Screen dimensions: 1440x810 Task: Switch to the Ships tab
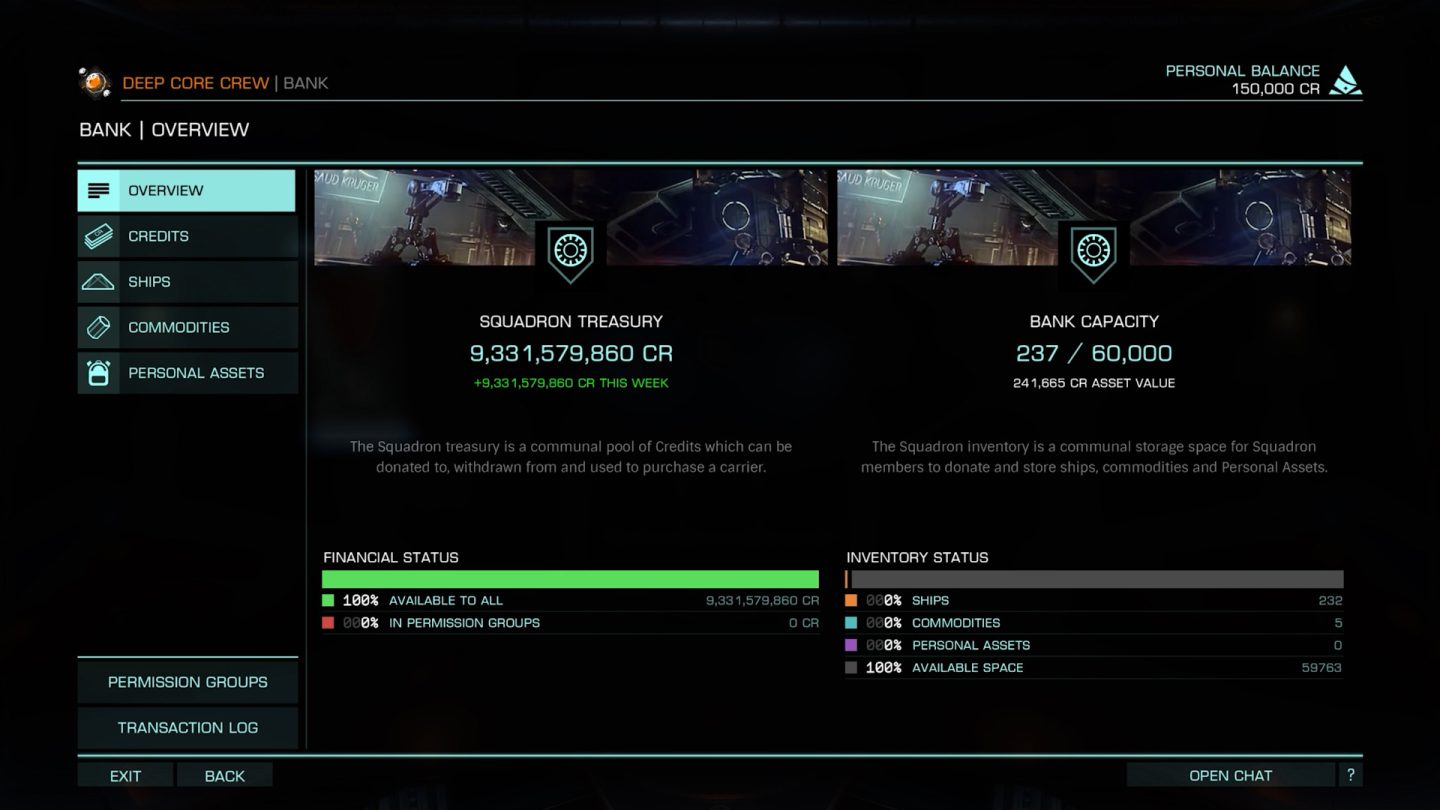[187, 282]
